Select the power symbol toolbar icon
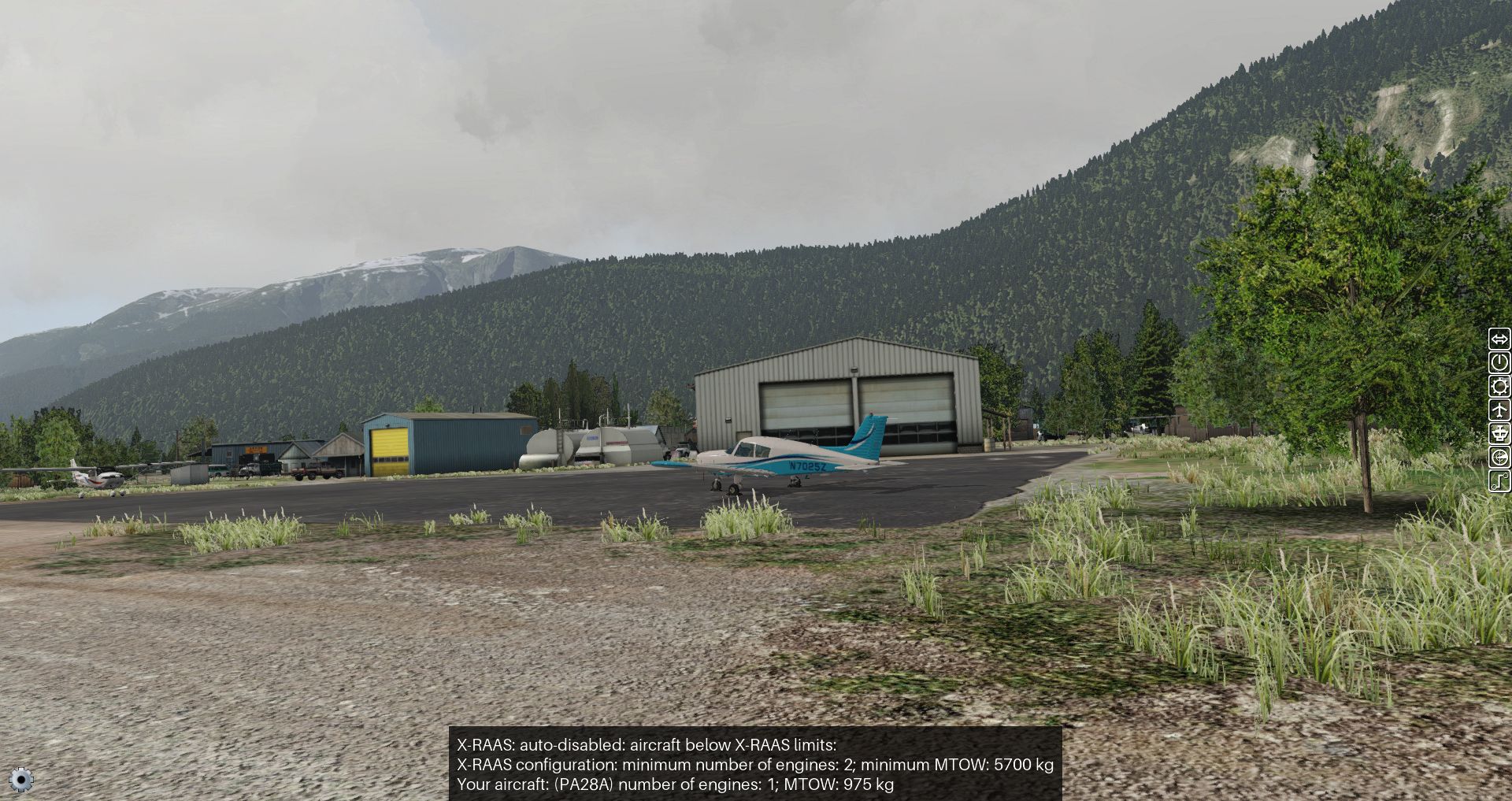The image size is (1512, 801). click(1499, 363)
